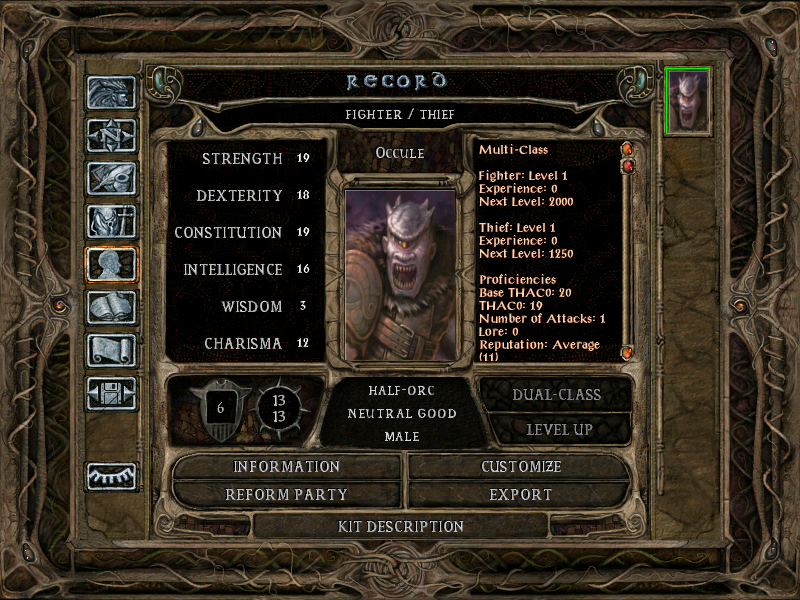Open the inventory armor icon
This screenshot has width=800, height=600.
111,221
